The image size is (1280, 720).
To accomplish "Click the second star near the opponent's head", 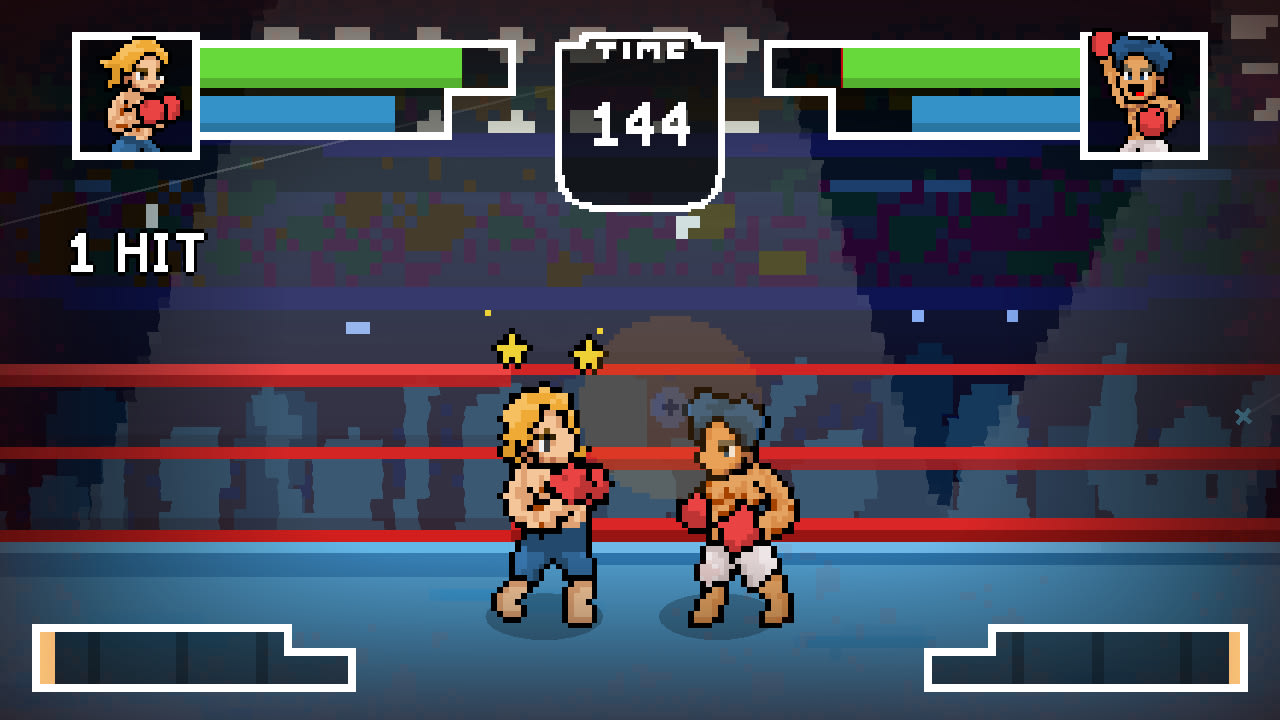I will tap(588, 352).
